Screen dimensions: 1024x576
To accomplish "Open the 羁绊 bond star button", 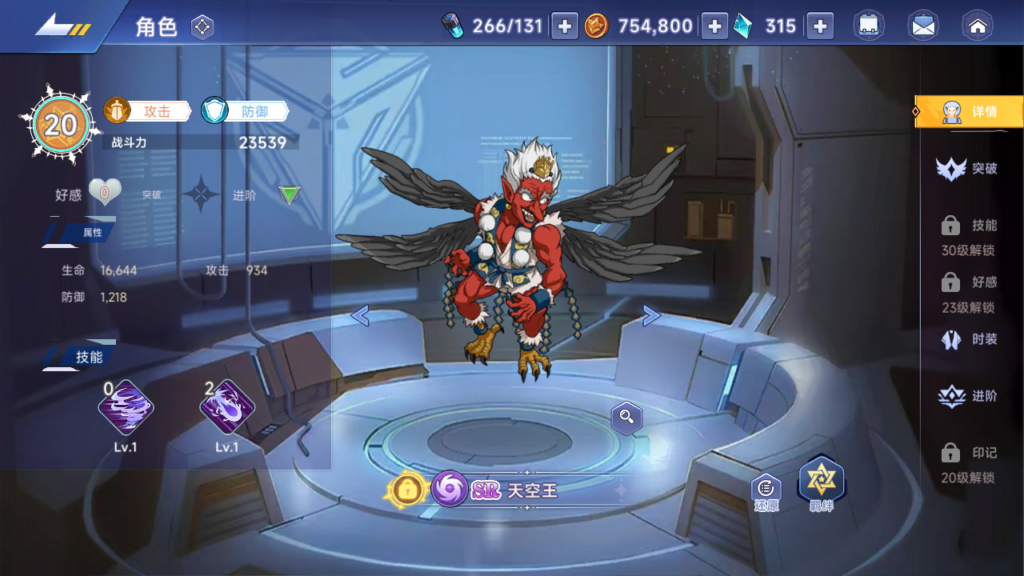I will click(821, 485).
